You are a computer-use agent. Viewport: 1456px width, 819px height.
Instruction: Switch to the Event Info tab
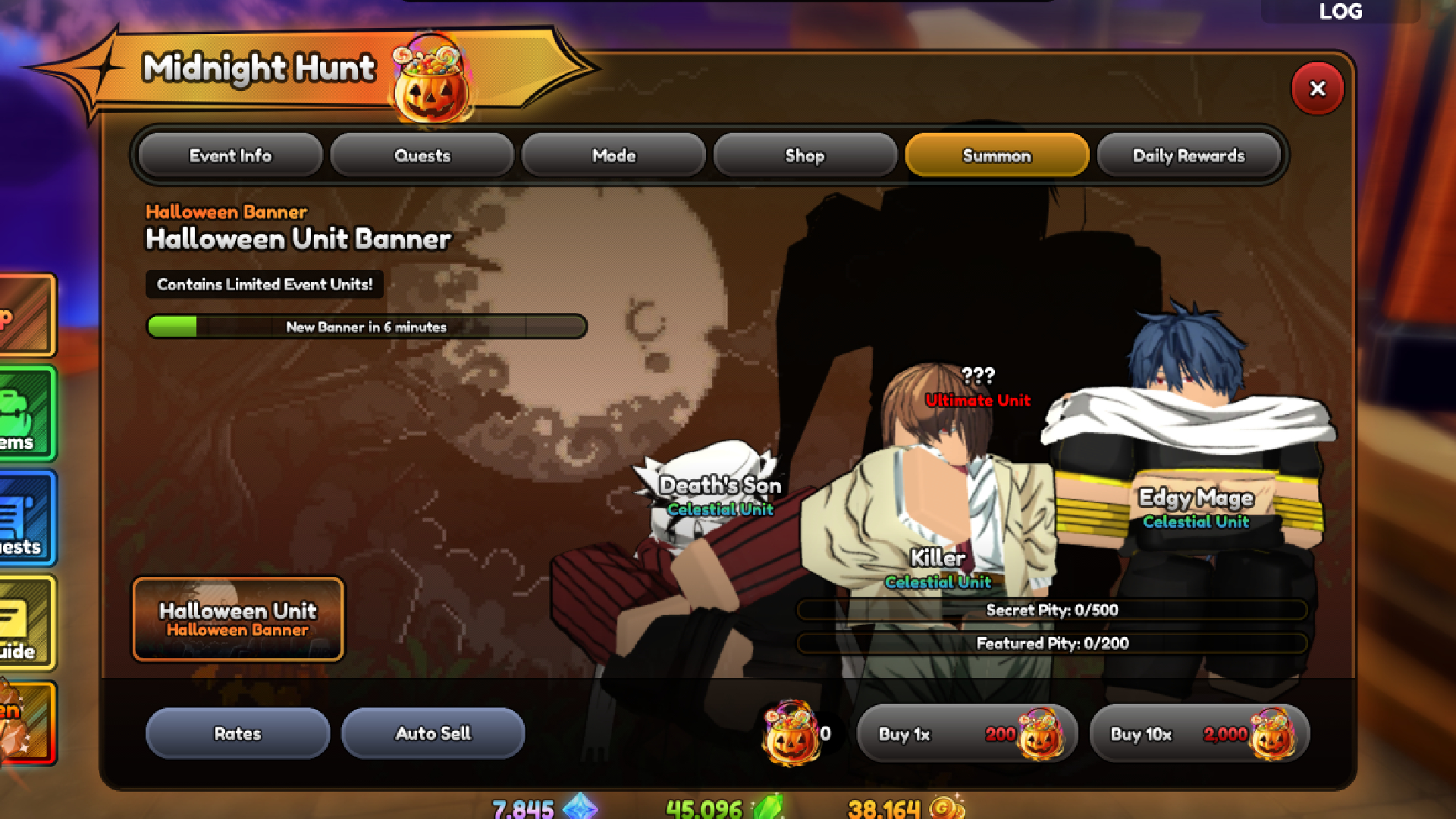point(229,155)
